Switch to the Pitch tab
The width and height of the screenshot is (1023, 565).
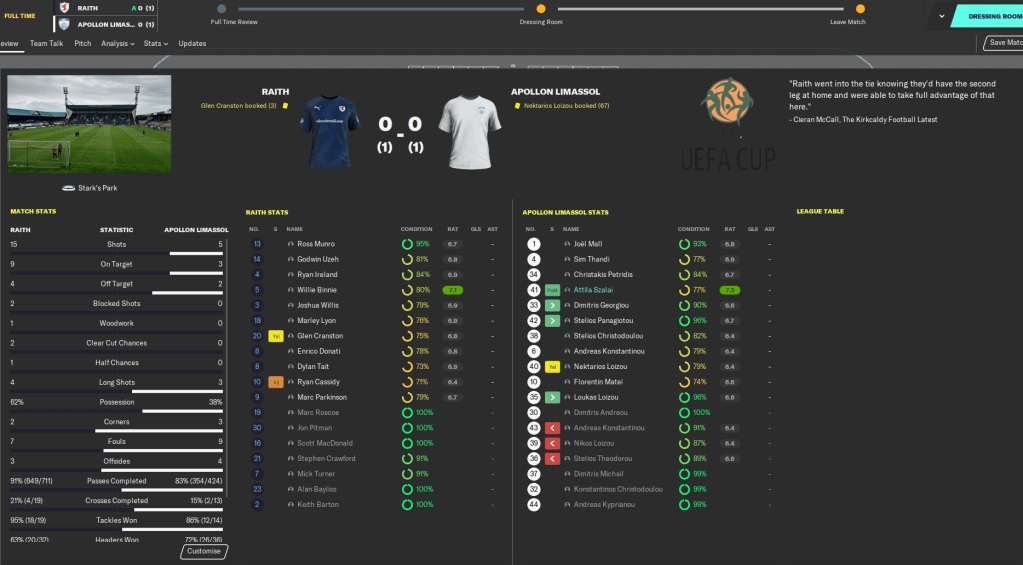click(x=83, y=44)
